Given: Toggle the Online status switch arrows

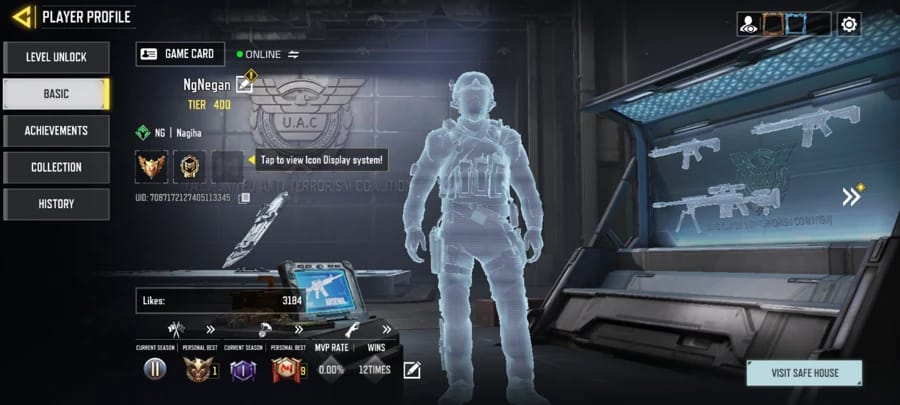Looking at the screenshot, I should 294,54.
